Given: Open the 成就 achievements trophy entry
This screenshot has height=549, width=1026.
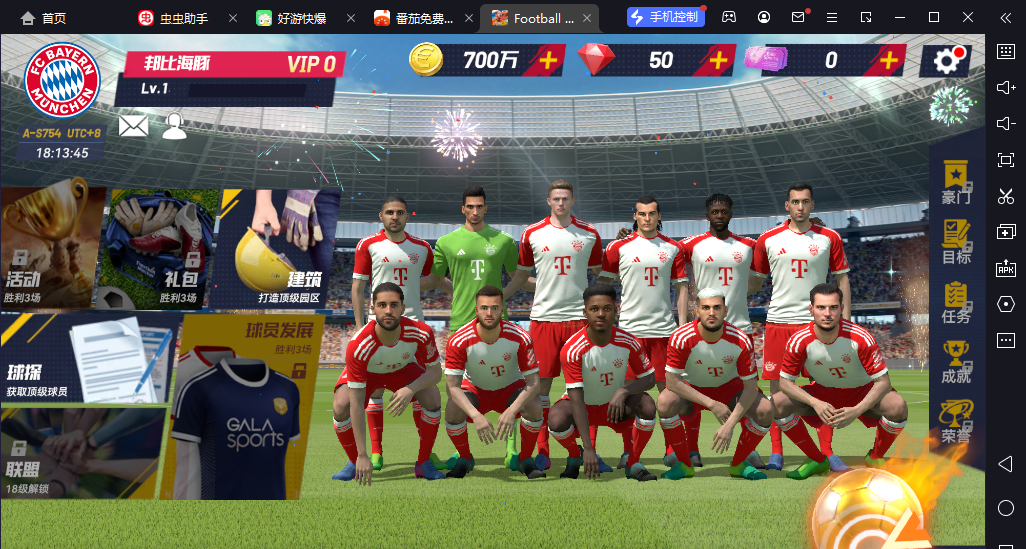Looking at the screenshot, I should pos(956,361).
